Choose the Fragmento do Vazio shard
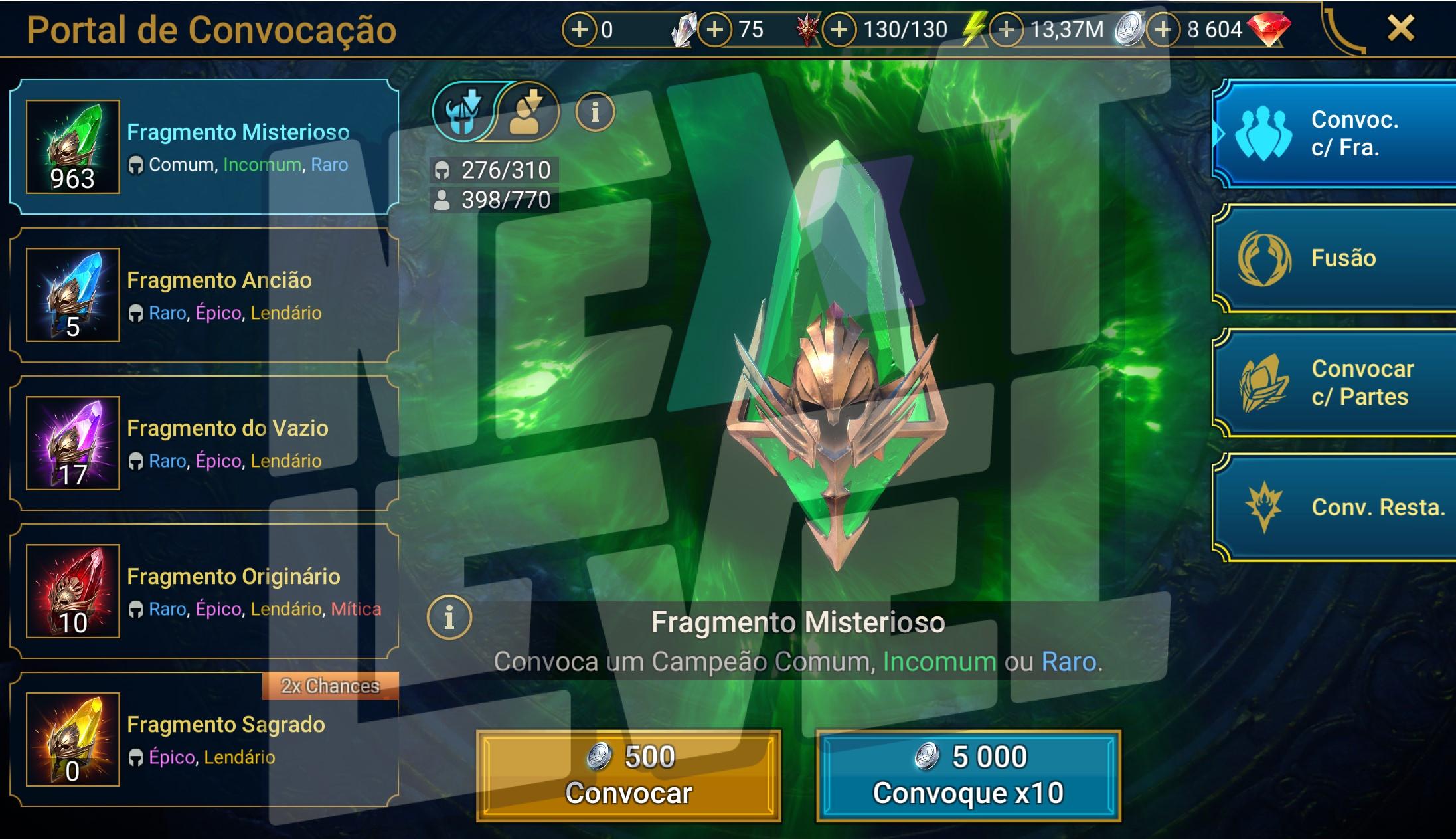The image size is (1456, 839). (204, 443)
